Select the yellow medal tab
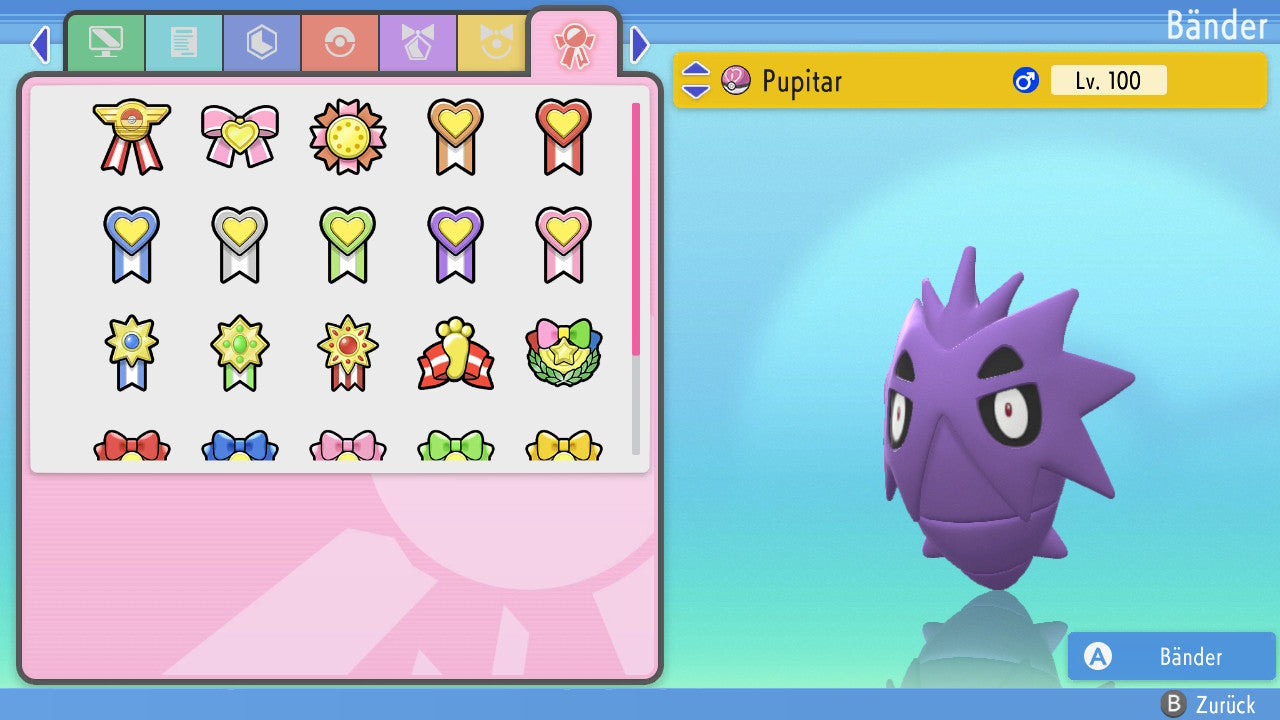1280x720 pixels. click(x=493, y=43)
